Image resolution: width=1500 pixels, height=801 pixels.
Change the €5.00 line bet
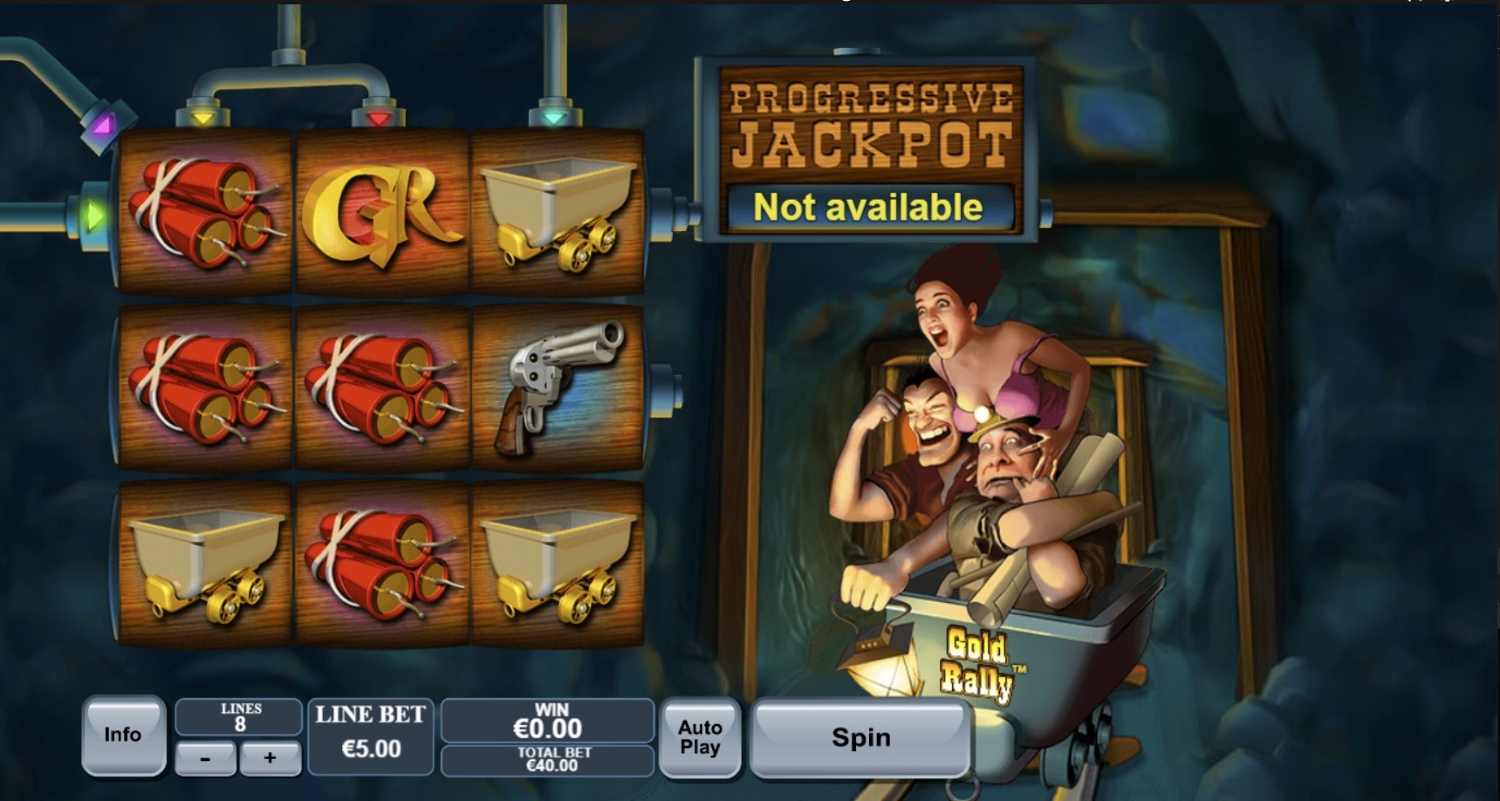point(371,737)
